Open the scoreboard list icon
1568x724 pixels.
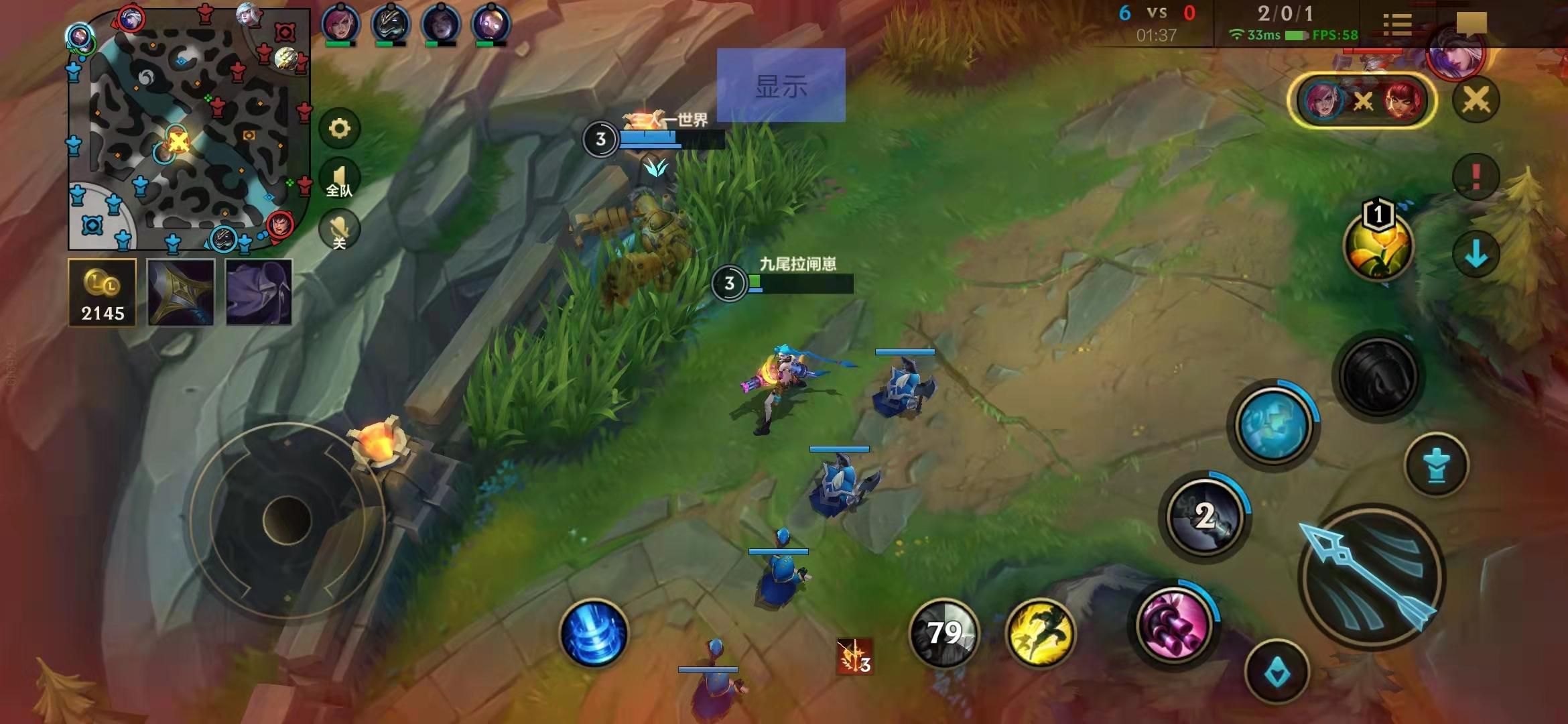(x=1397, y=25)
